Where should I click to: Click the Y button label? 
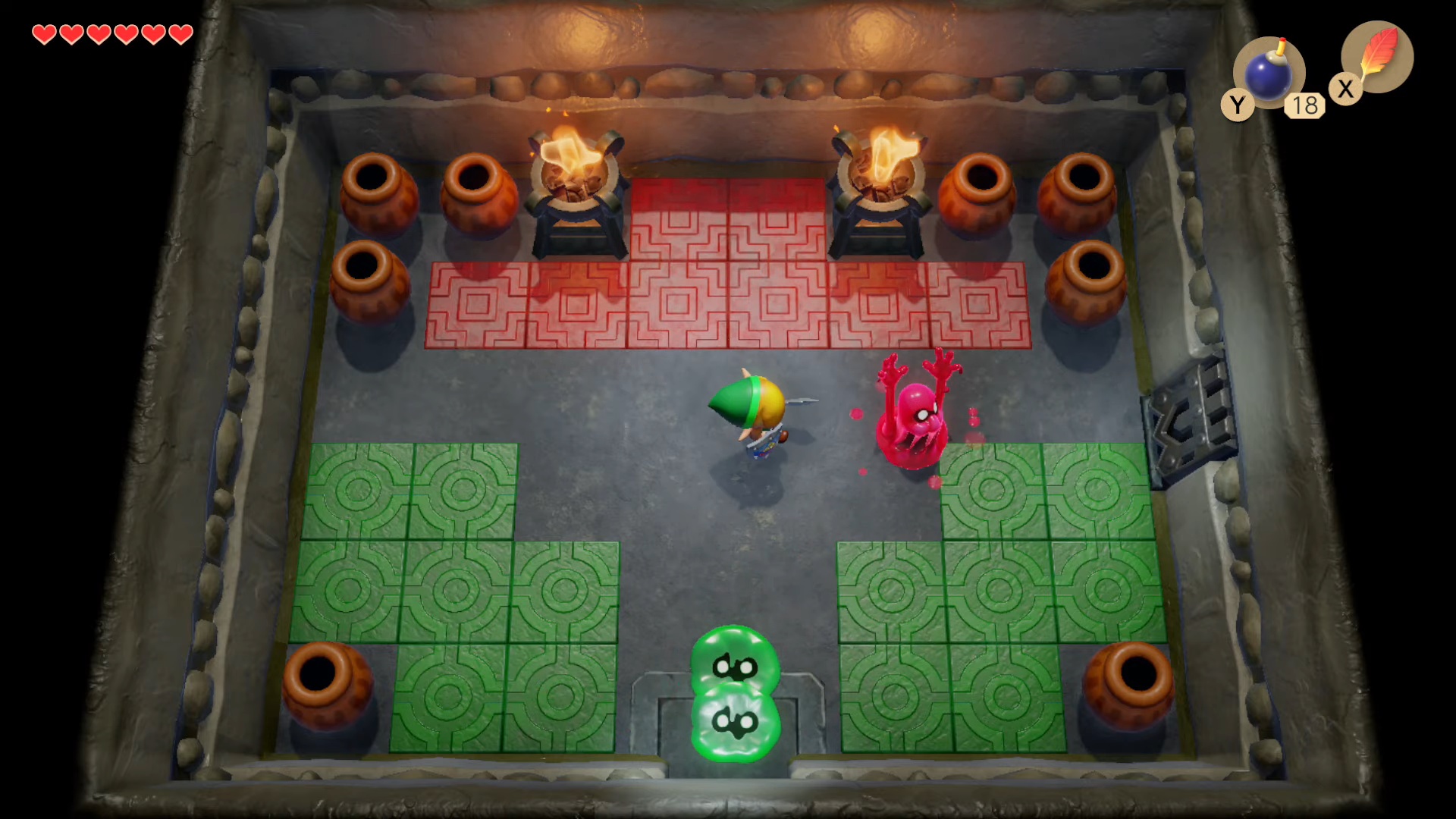1238,105
